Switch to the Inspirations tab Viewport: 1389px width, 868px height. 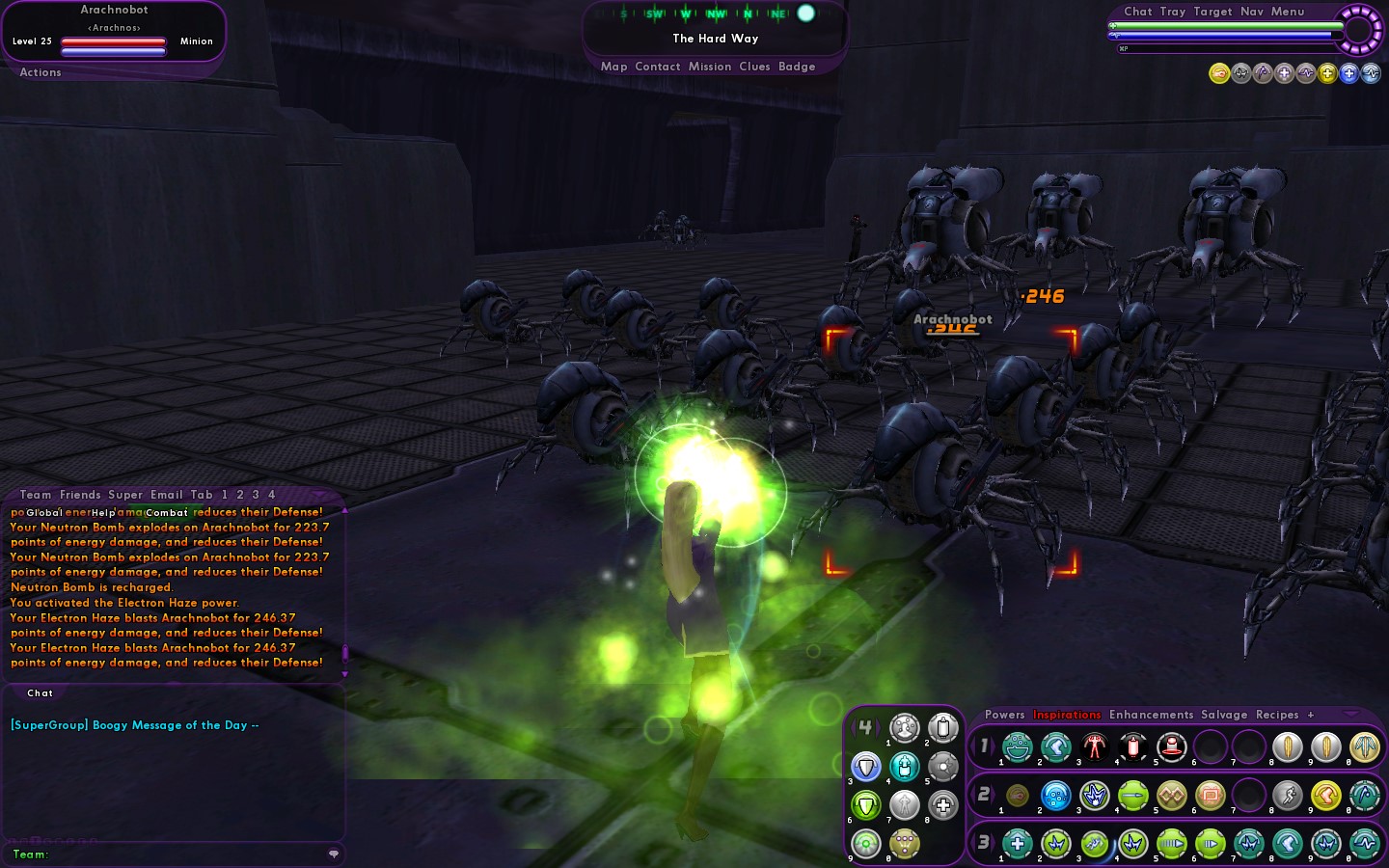pyautogui.click(x=1067, y=715)
